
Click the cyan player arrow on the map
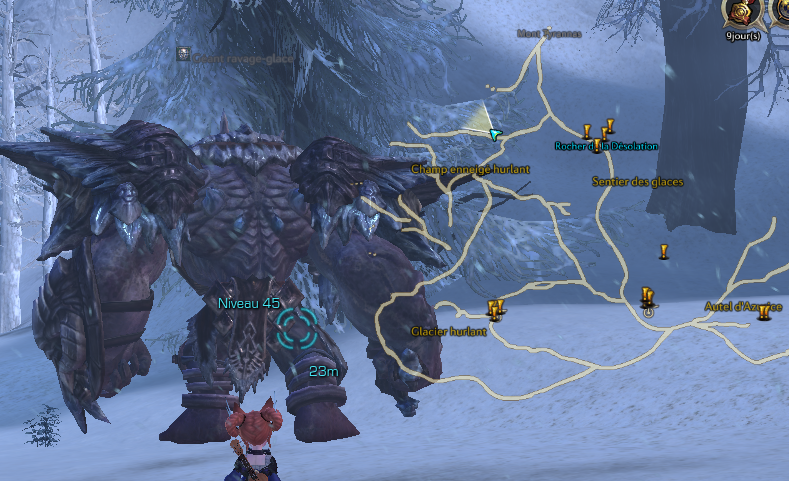coord(494,135)
